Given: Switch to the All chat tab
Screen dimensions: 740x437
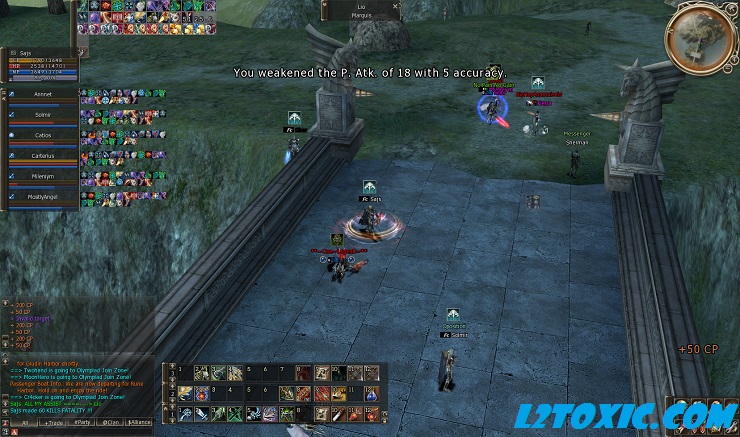Looking at the screenshot, I should coord(24,423).
